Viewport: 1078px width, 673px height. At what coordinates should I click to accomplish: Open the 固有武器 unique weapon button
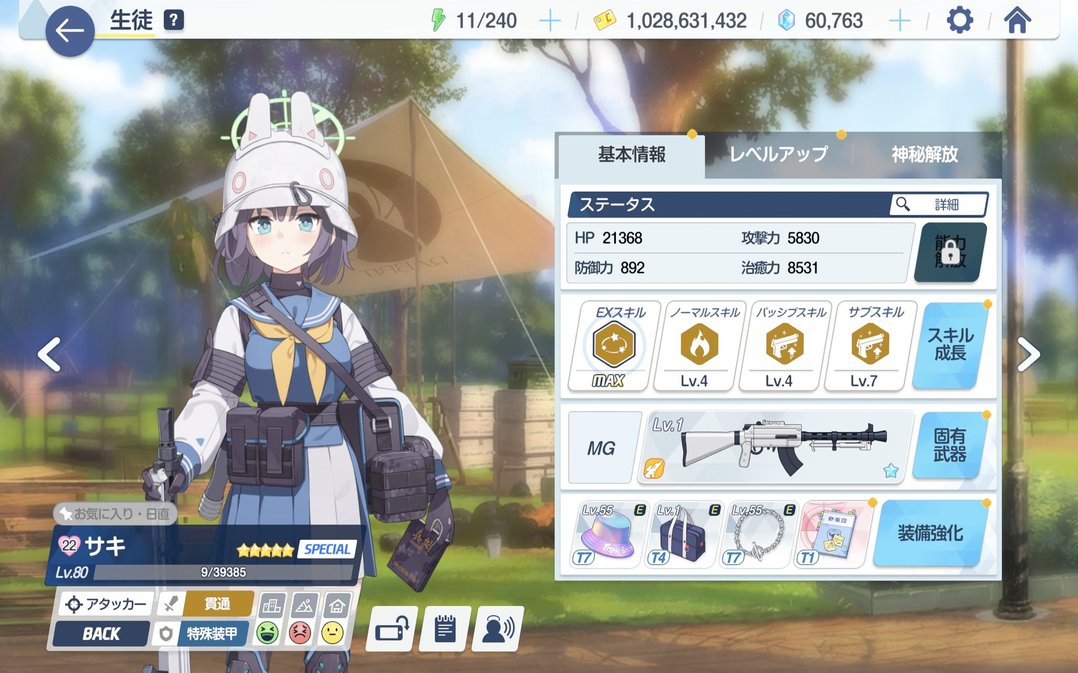(x=950, y=446)
